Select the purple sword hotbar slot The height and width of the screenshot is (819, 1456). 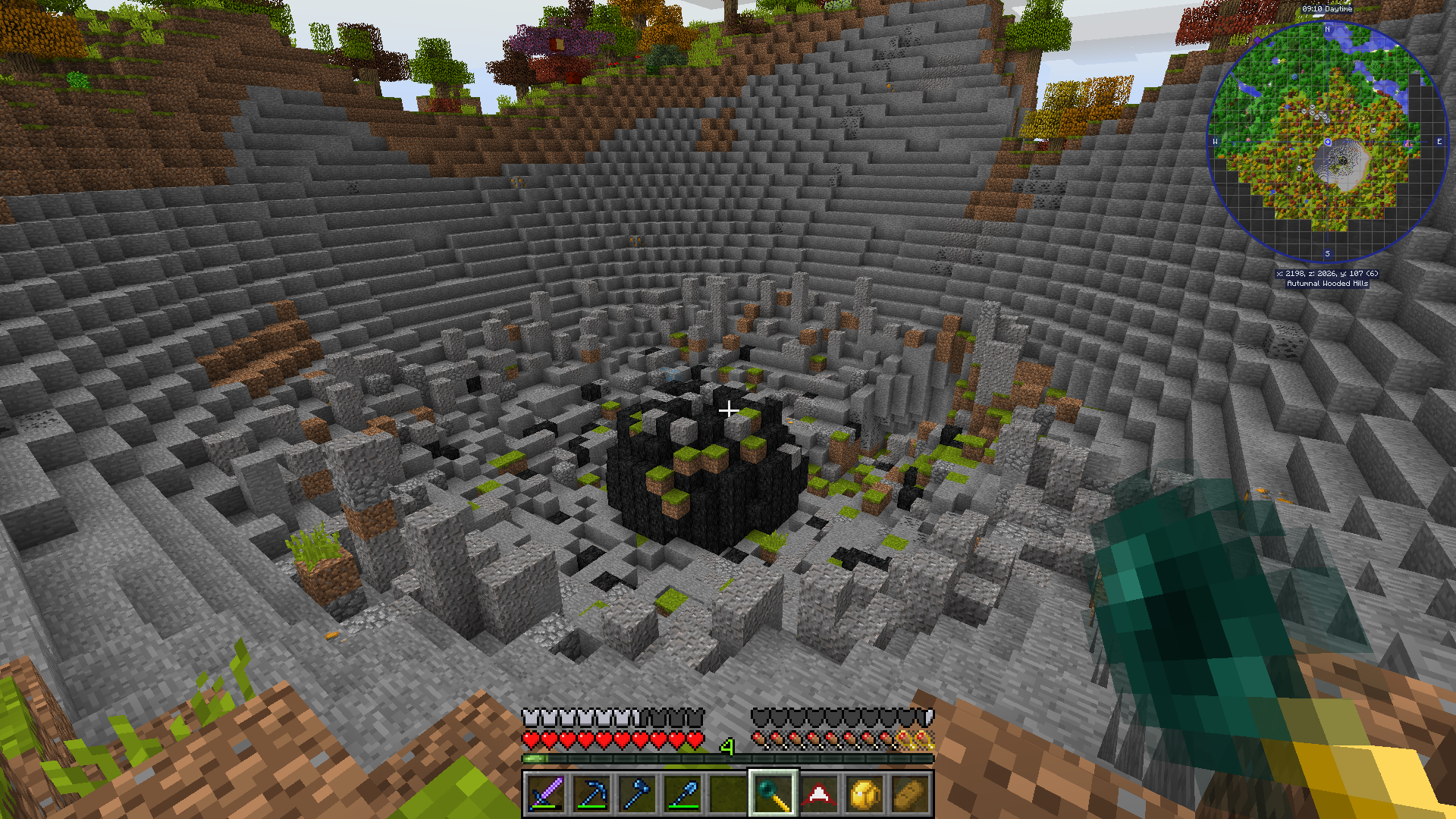[x=546, y=794]
